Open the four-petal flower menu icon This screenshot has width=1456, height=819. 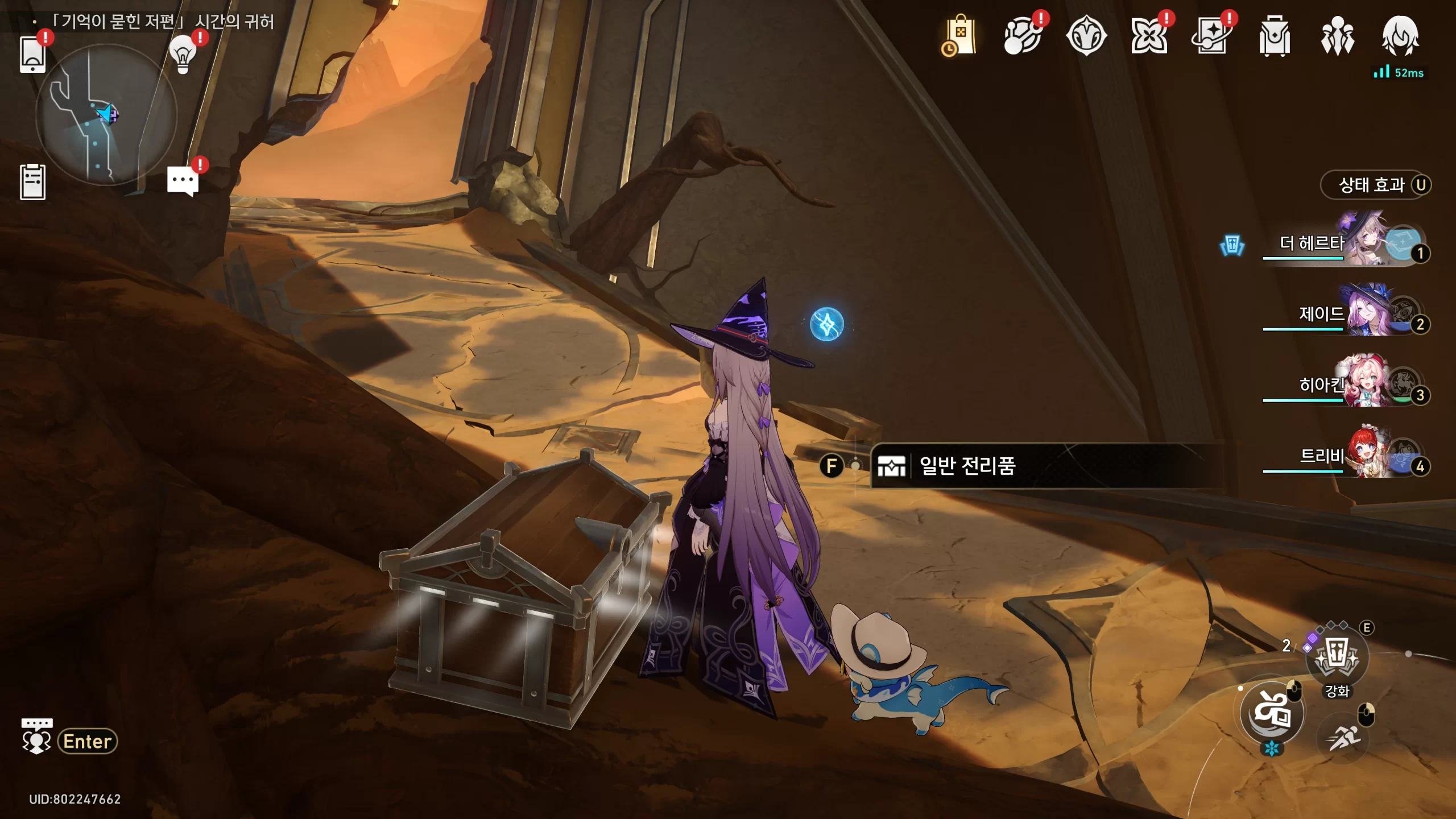(x=1148, y=36)
